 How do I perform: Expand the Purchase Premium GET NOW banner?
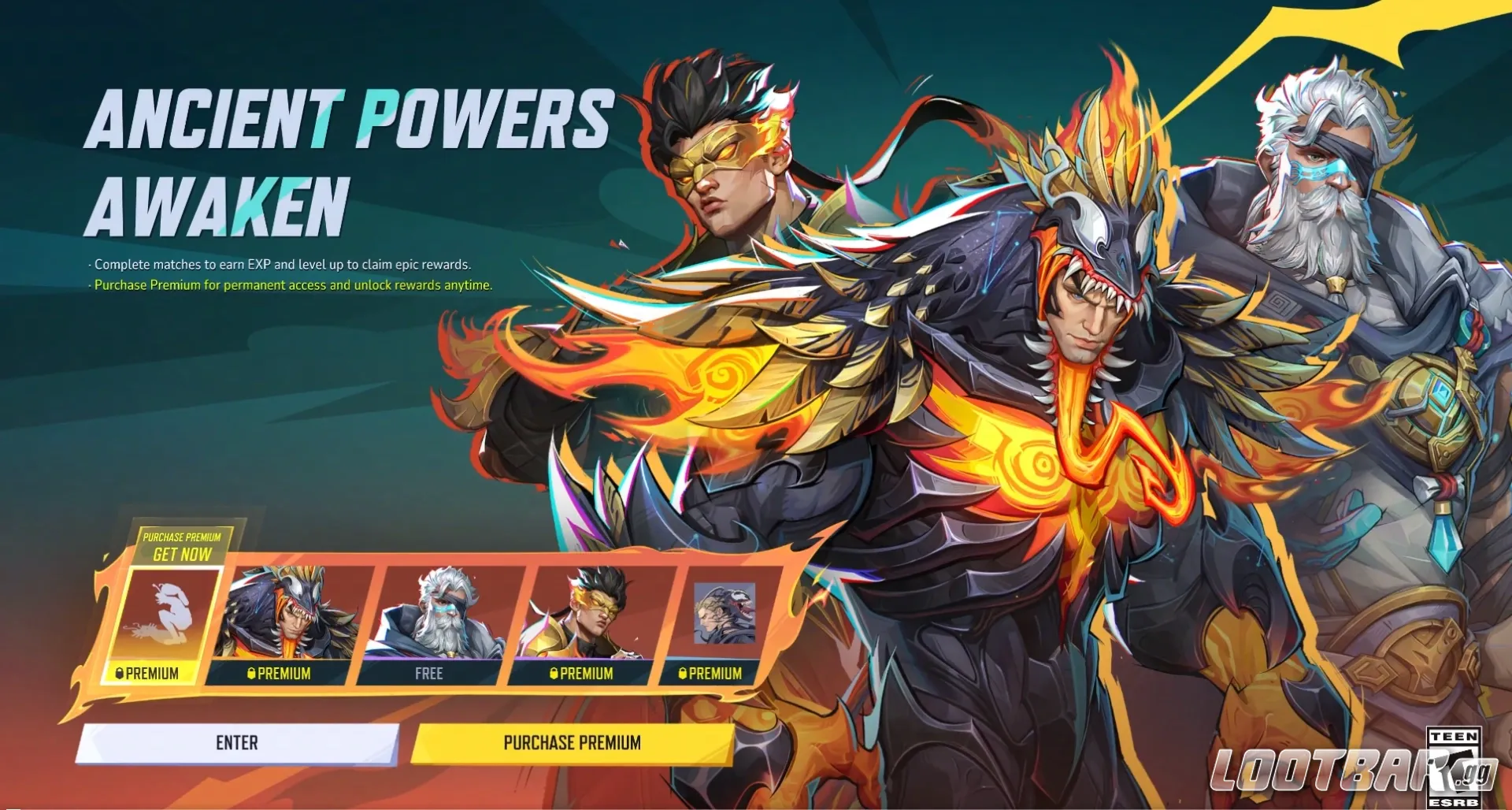[183, 546]
